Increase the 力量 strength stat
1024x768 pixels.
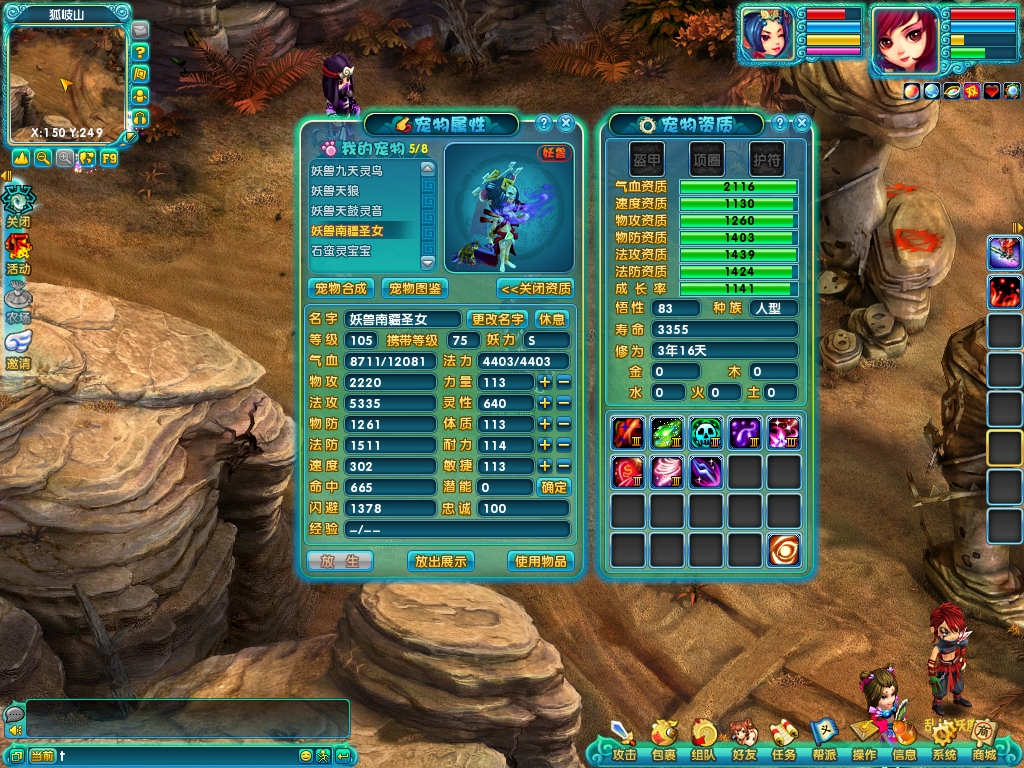click(545, 382)
